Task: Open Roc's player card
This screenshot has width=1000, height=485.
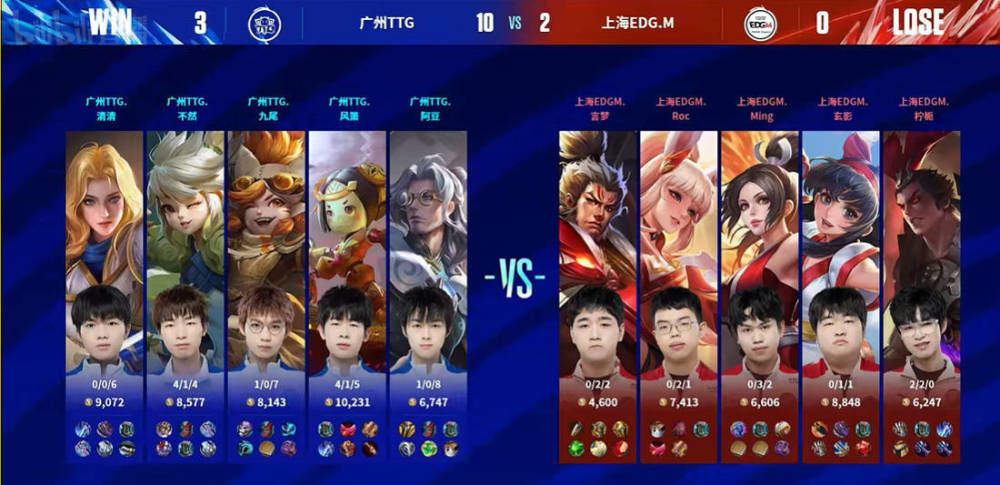Action: click(678, 290)
